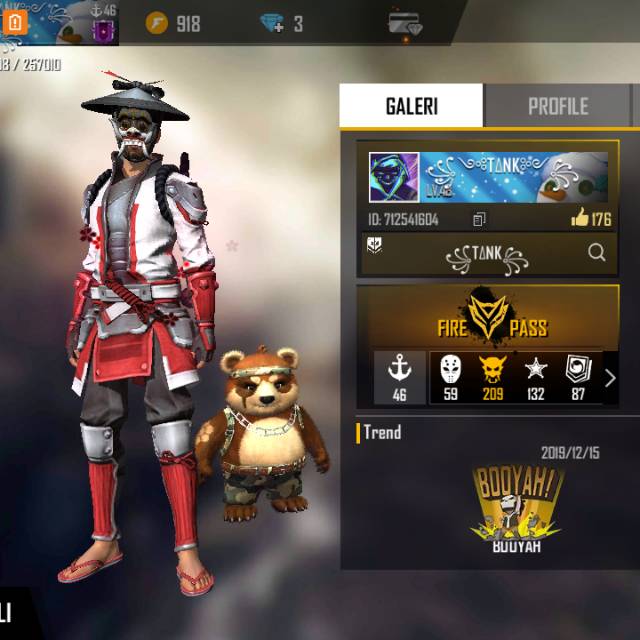Select the Galeri tab
640x640 pixels.
pos(411,106)
